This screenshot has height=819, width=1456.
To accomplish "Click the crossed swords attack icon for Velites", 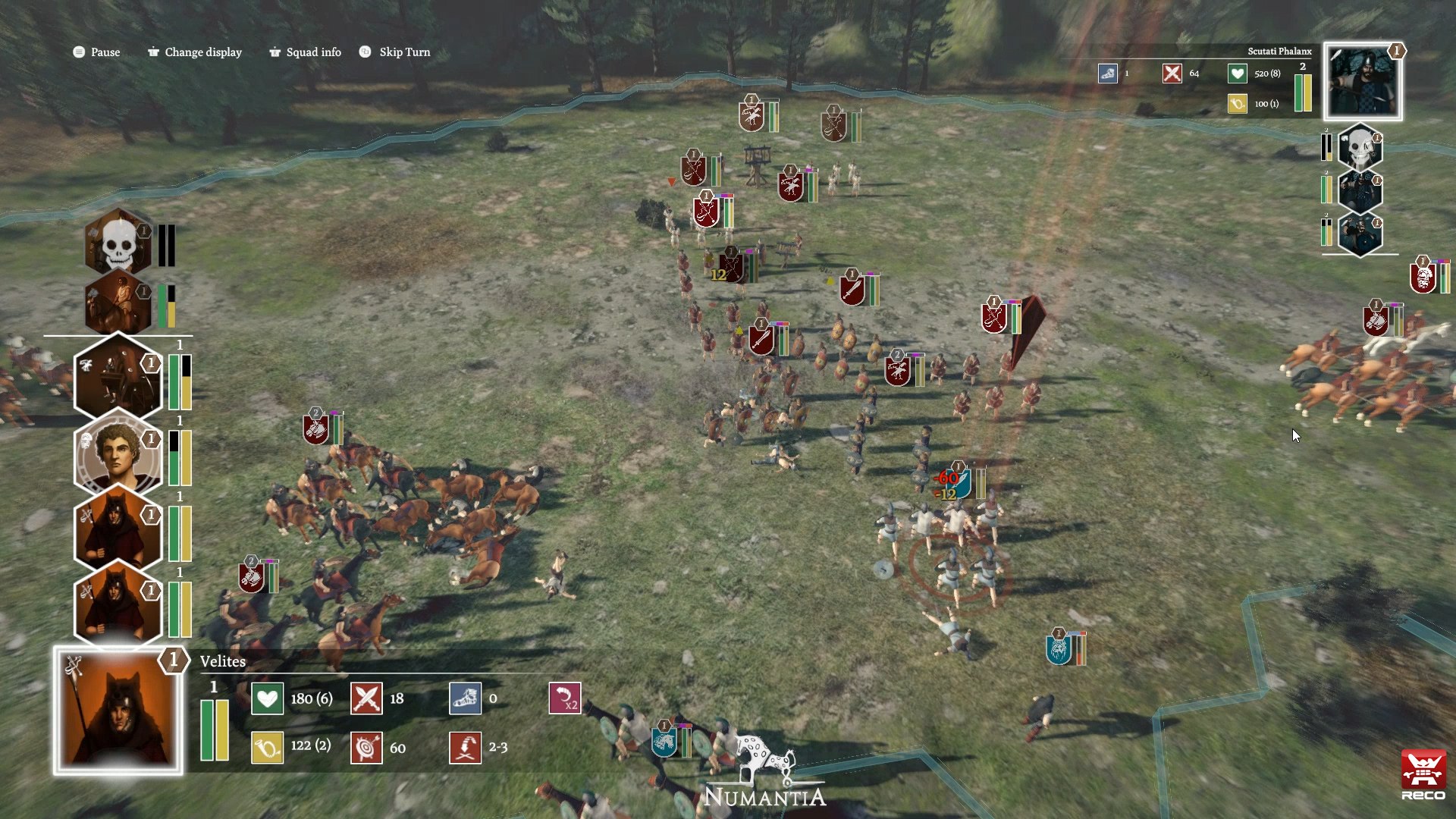I will point(366,698).
